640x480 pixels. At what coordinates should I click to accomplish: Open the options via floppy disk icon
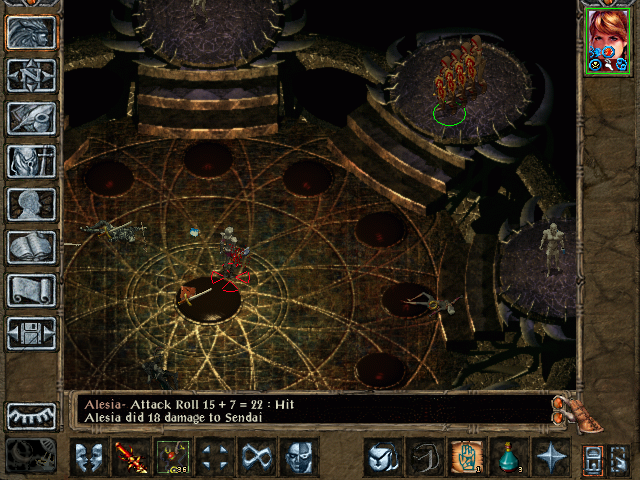(32, 332)
